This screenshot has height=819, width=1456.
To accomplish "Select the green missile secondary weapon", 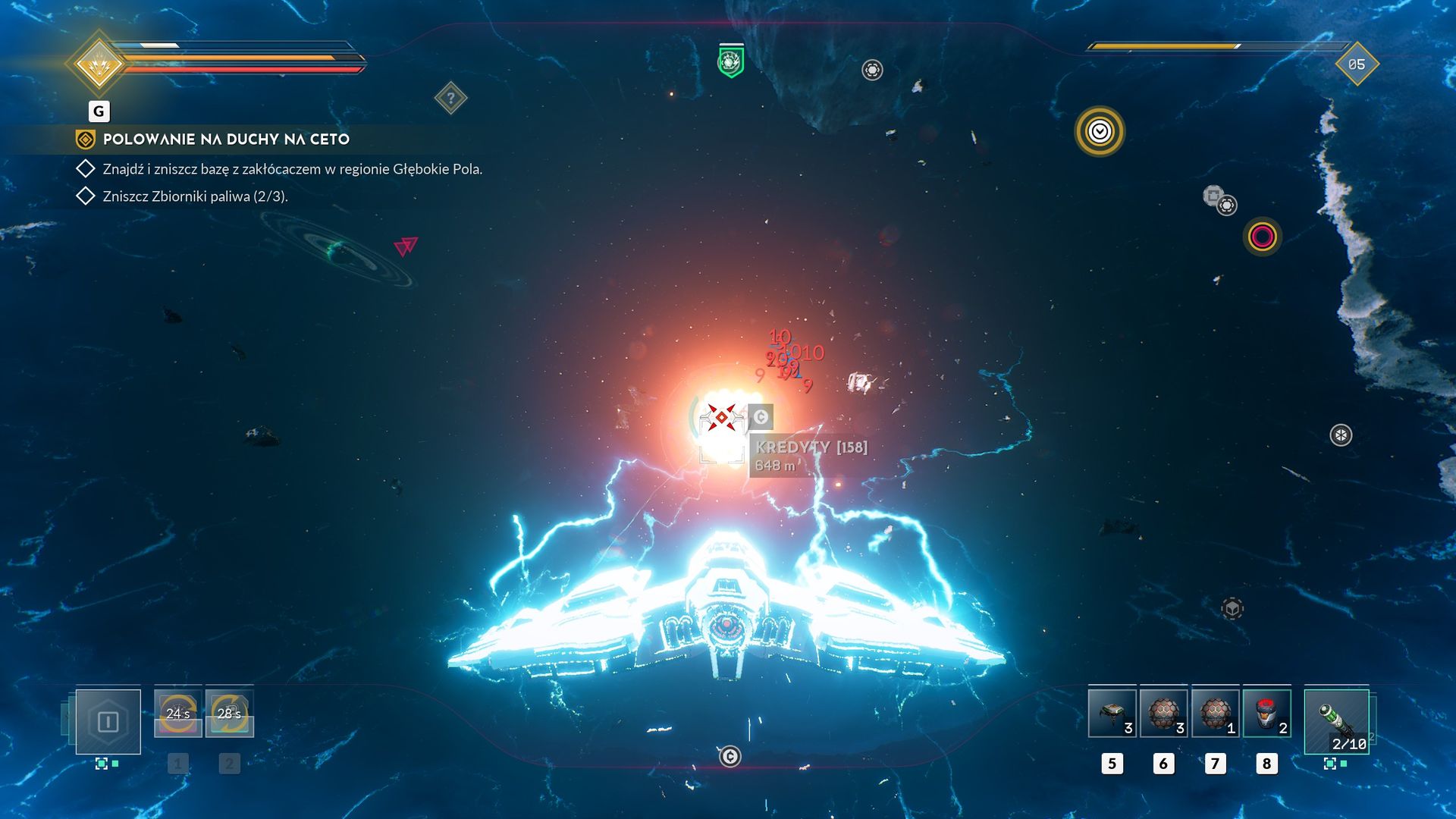I will click(1336, 721).
